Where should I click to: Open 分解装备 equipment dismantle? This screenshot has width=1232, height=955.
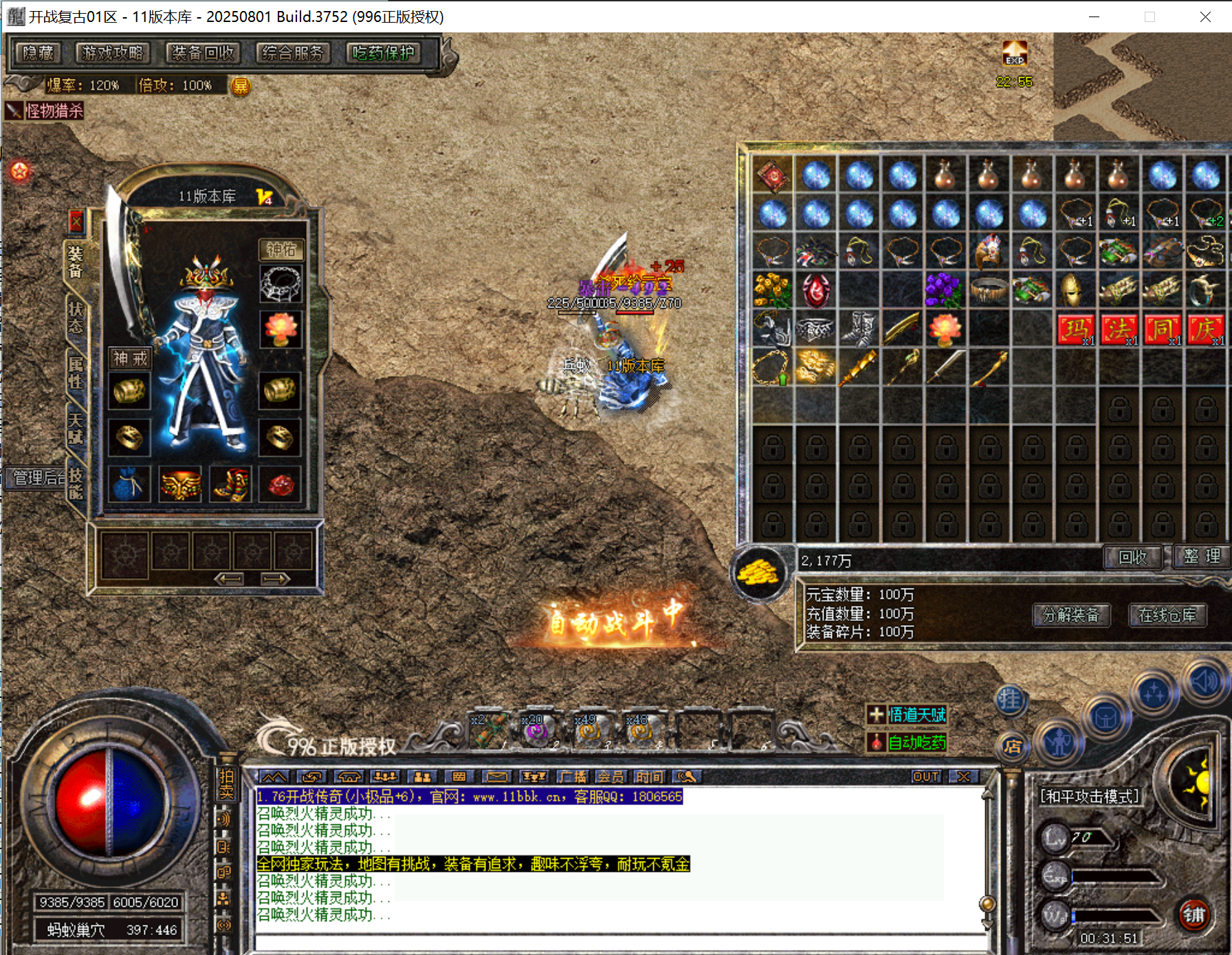pos(1071,615)
